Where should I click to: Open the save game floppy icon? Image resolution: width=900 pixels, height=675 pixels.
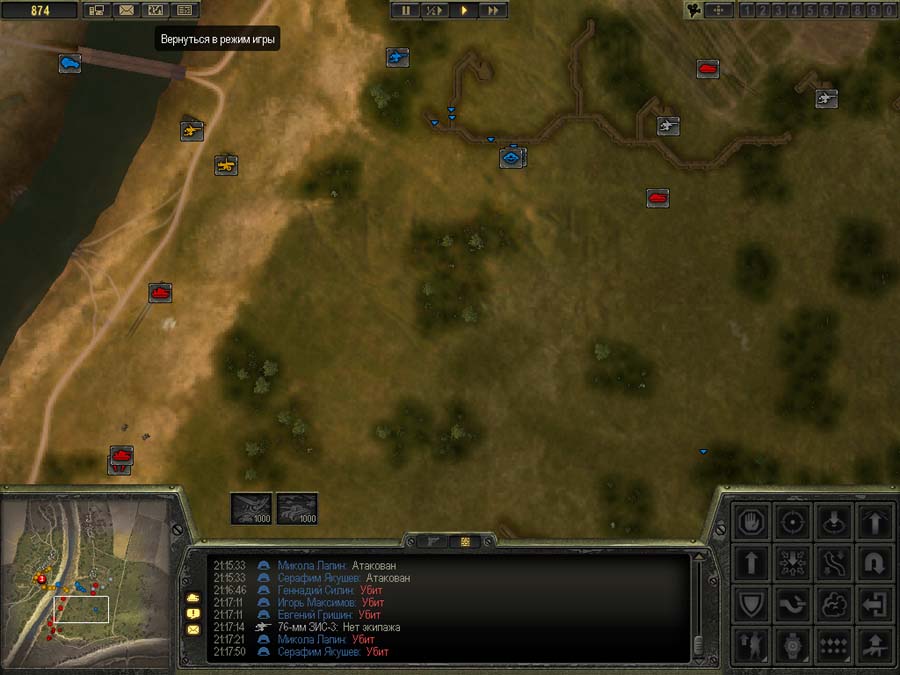pyautogui.click(x=97, y=10)
